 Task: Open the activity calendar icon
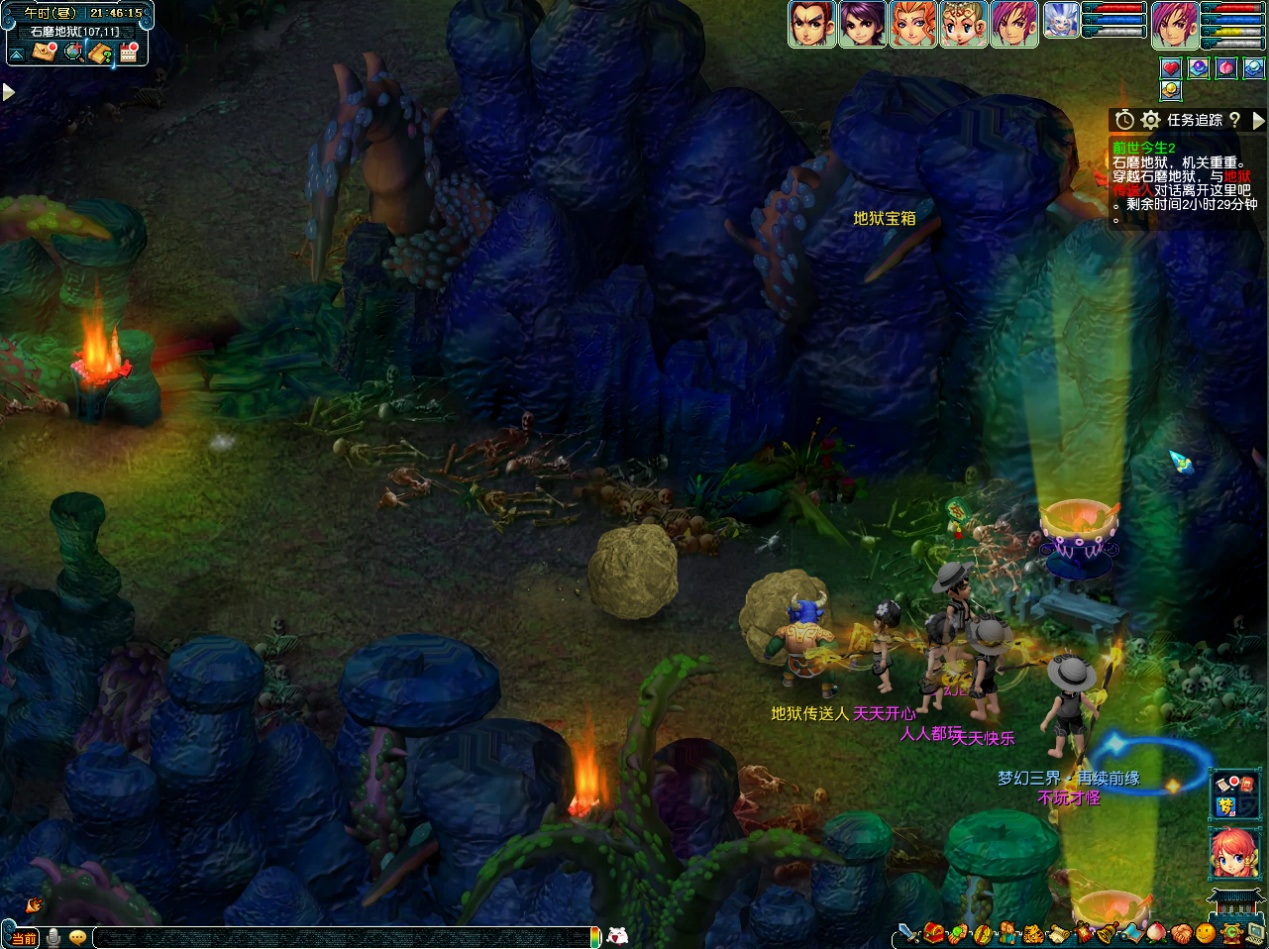click(x=128, y=53)
